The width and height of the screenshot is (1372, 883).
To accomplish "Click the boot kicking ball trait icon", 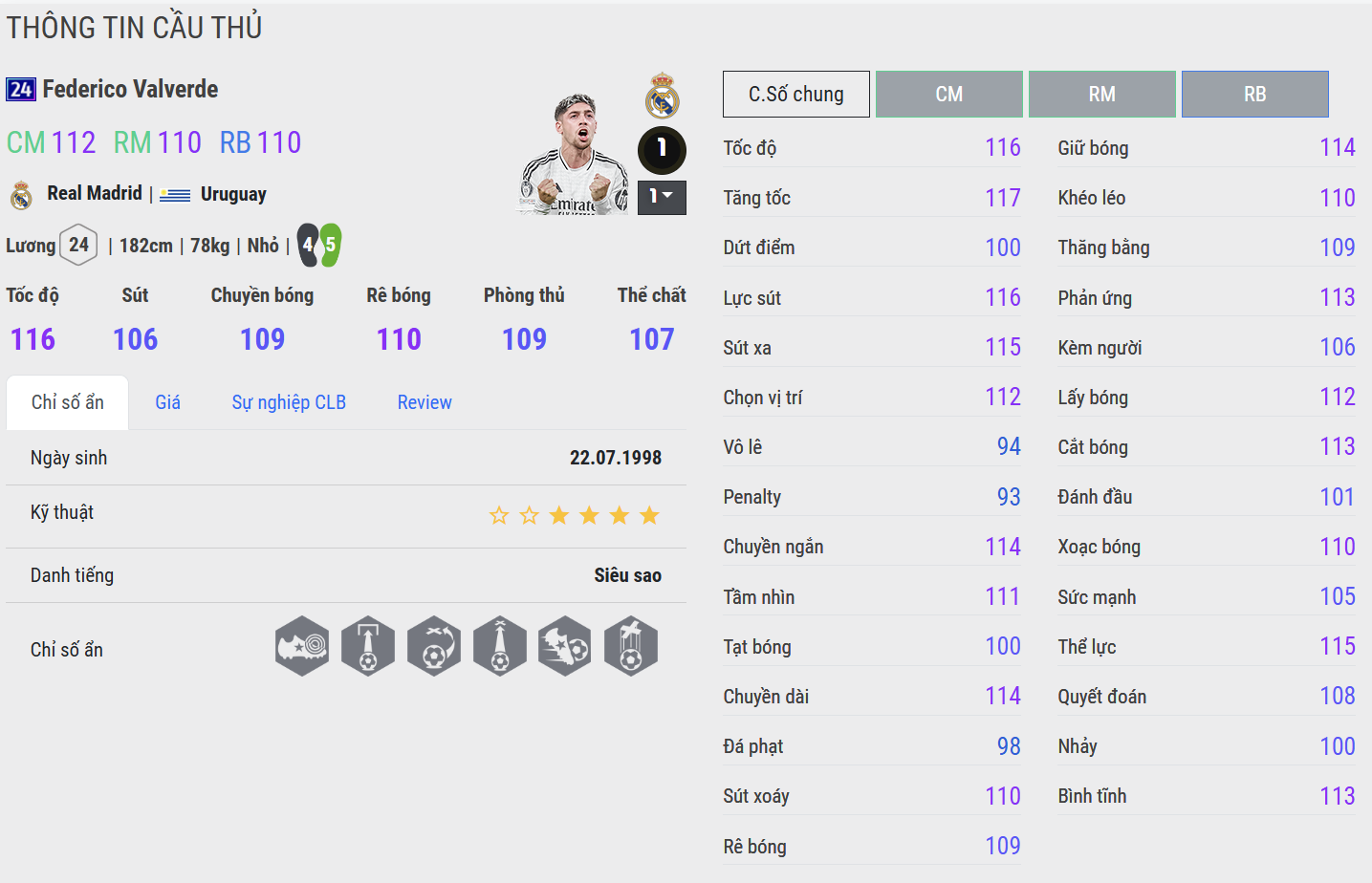I will click(x=565, y=646).
